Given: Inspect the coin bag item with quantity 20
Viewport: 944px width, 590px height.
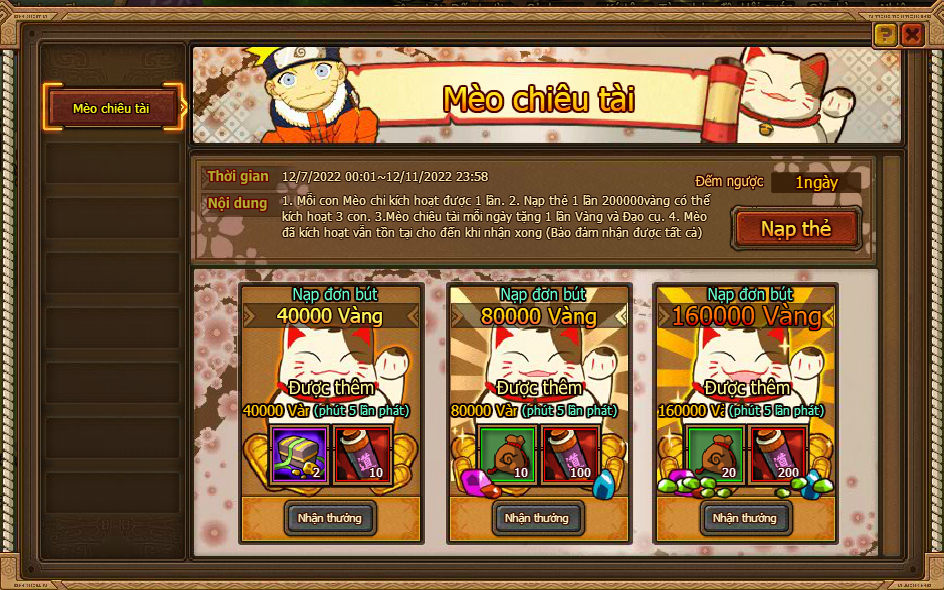Looking at the screenshot, I should (715, 456).
